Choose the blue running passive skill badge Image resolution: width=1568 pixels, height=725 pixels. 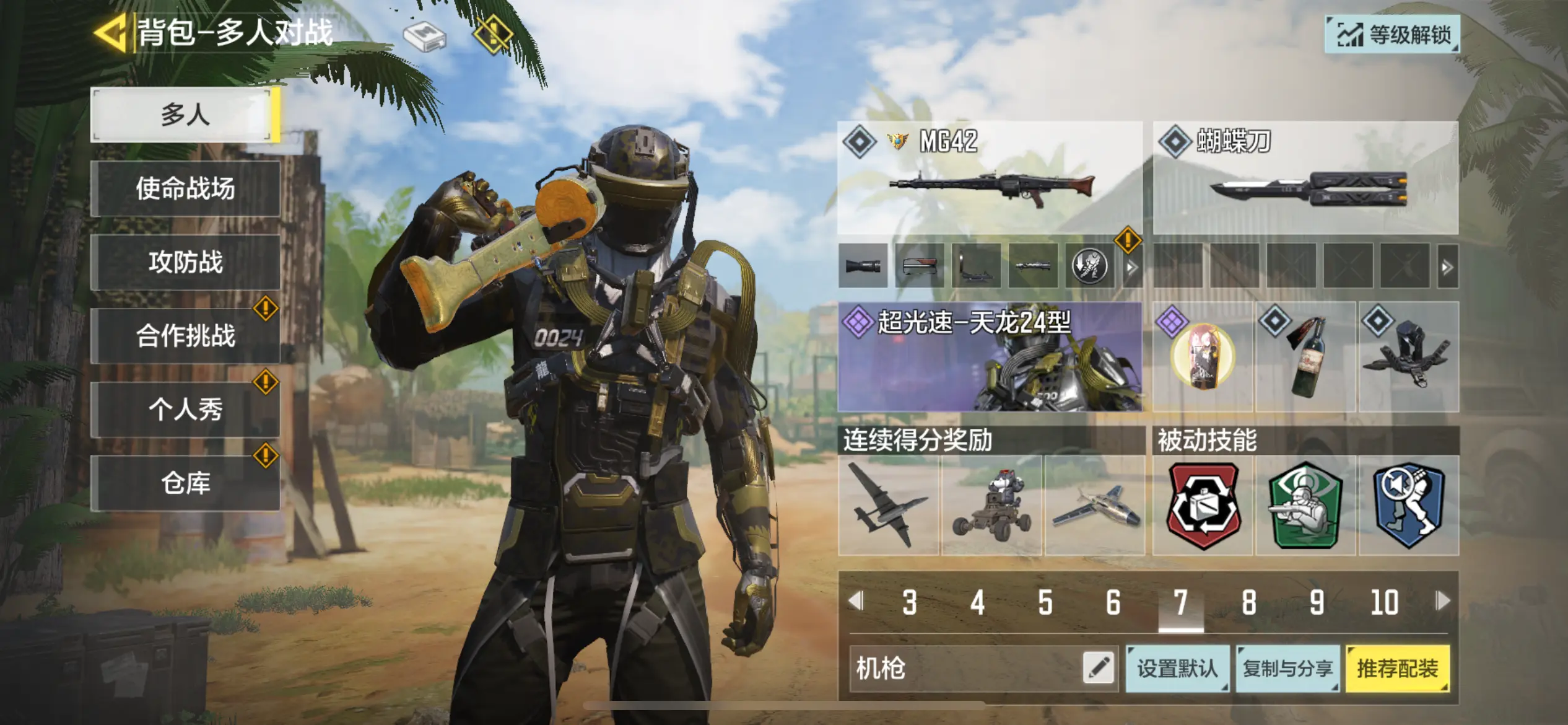point(1408,506)
